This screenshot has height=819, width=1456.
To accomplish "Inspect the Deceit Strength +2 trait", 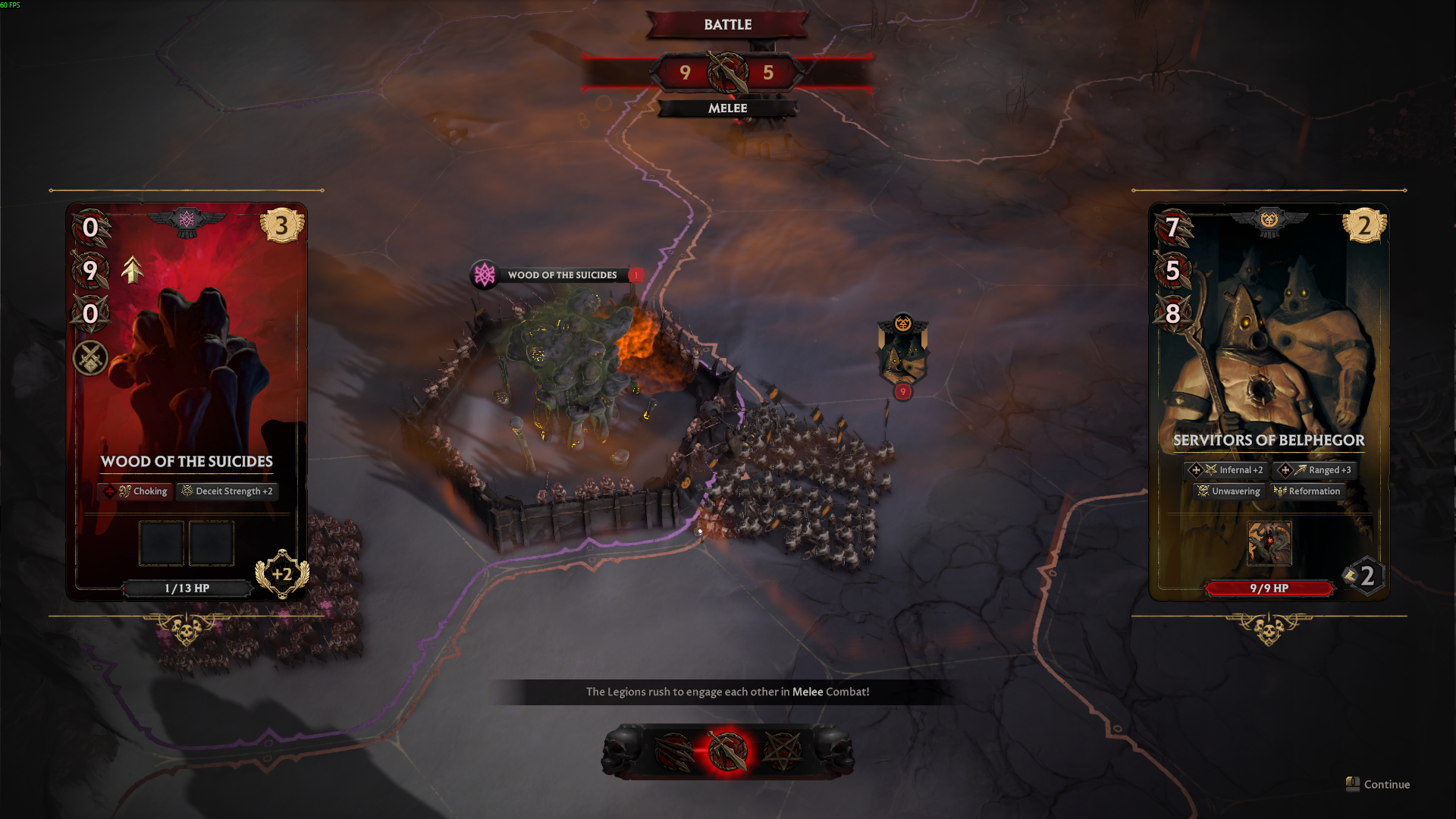I will point(227,491).
